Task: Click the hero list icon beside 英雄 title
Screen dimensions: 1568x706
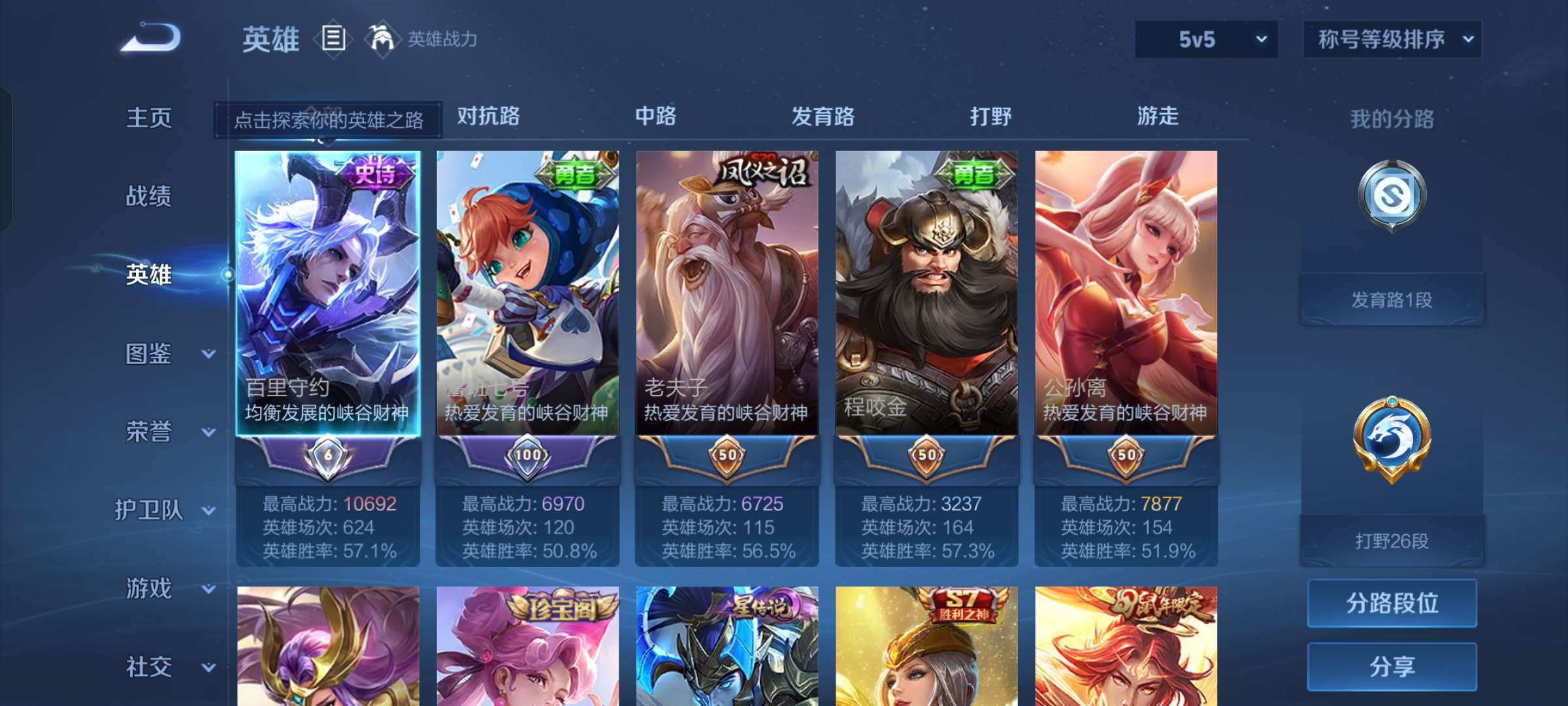Action: pyautogui.click(x=333, y=39)
